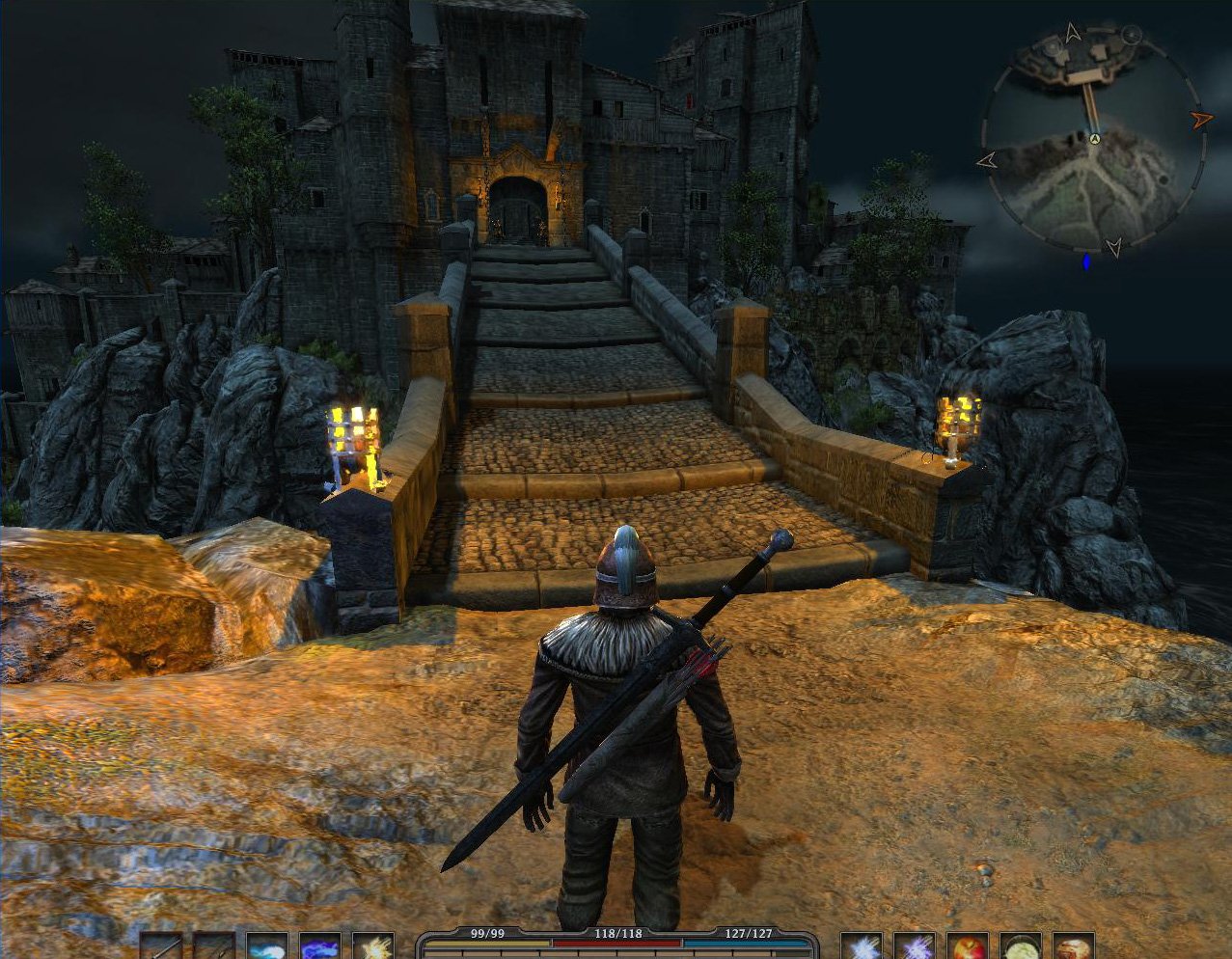Viewport: 1232px width, 959px height.
Task: Cast the blue-purple lightning spell
Action: coord(320,946)
